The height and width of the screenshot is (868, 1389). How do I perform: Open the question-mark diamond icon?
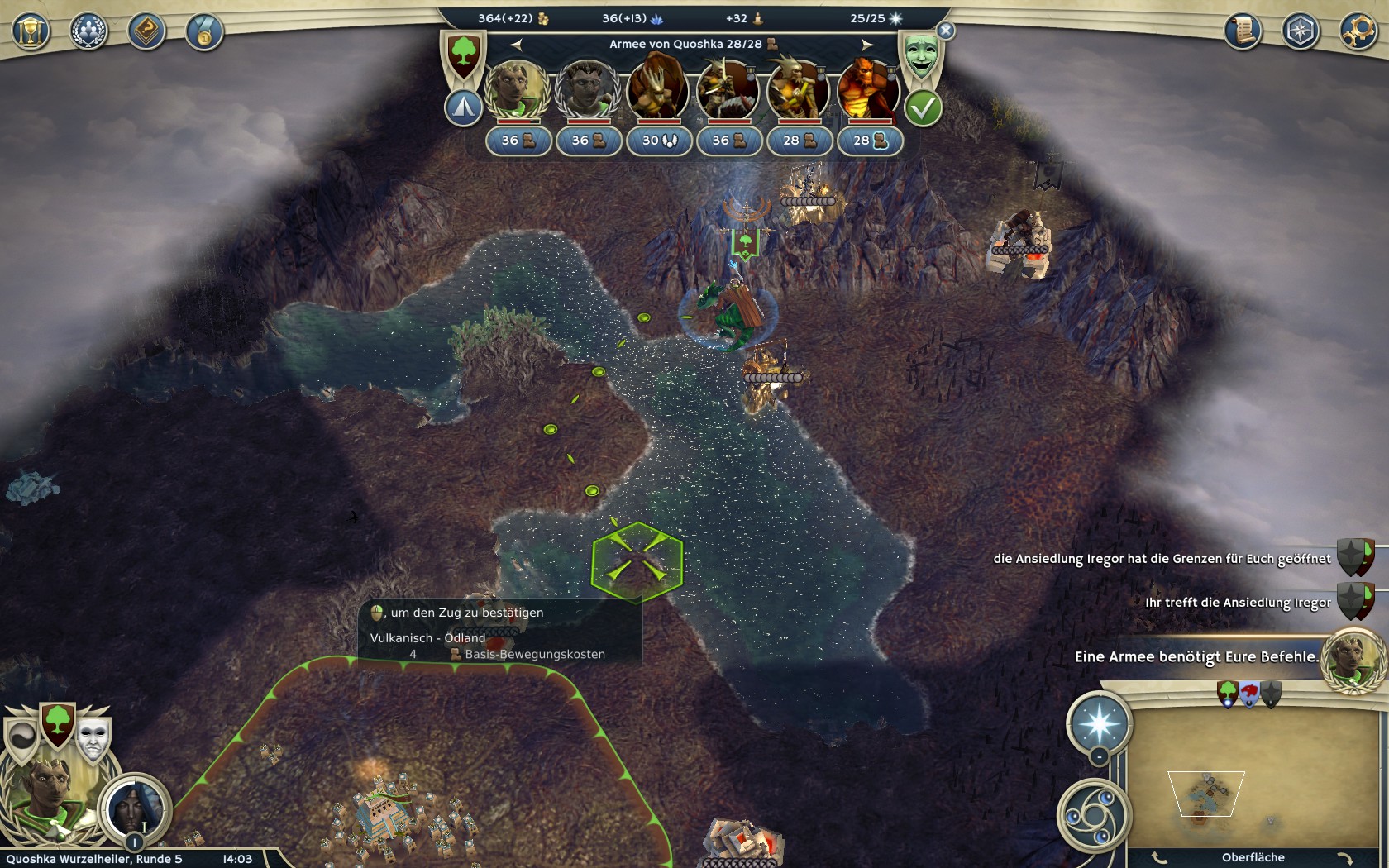pos(146,32)
